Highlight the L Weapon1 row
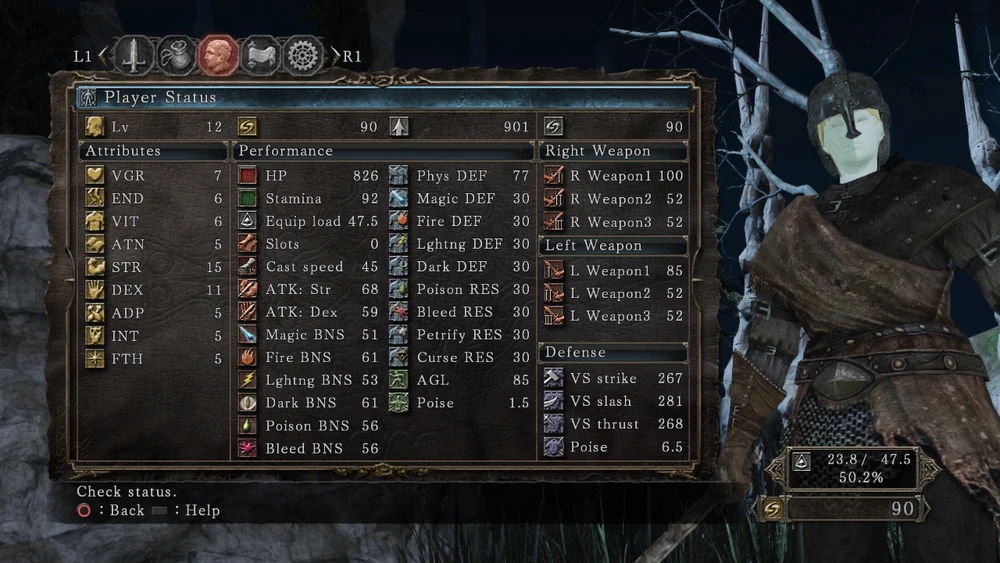The image size is (1000, 563). tap(613, 271)
